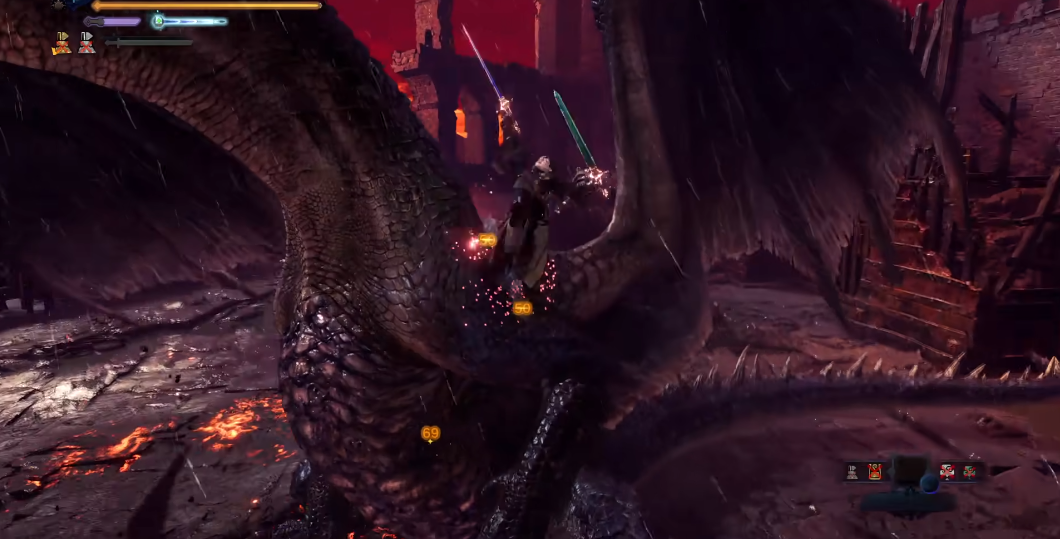
Task: Click the white crossed-out status icon
Action: [87, 43]
